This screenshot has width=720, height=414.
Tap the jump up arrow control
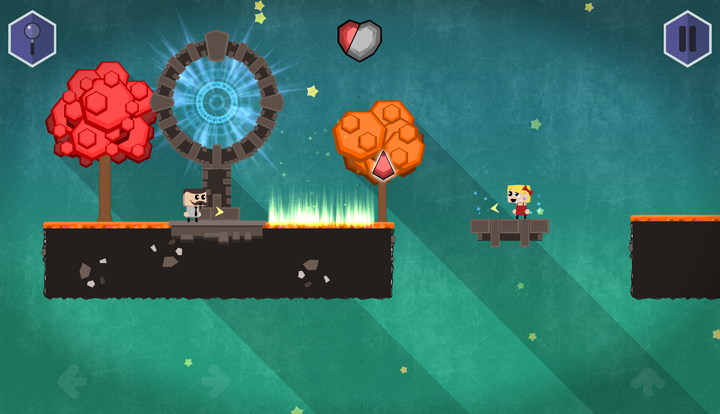point(647,381)
